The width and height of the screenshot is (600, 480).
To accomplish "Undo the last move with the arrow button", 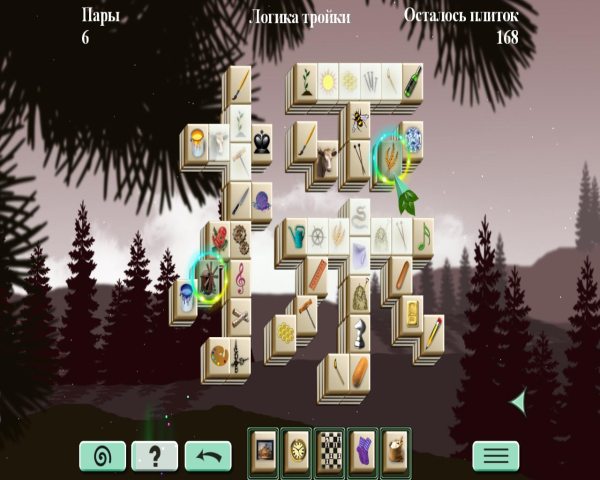I will click(208, 456).
